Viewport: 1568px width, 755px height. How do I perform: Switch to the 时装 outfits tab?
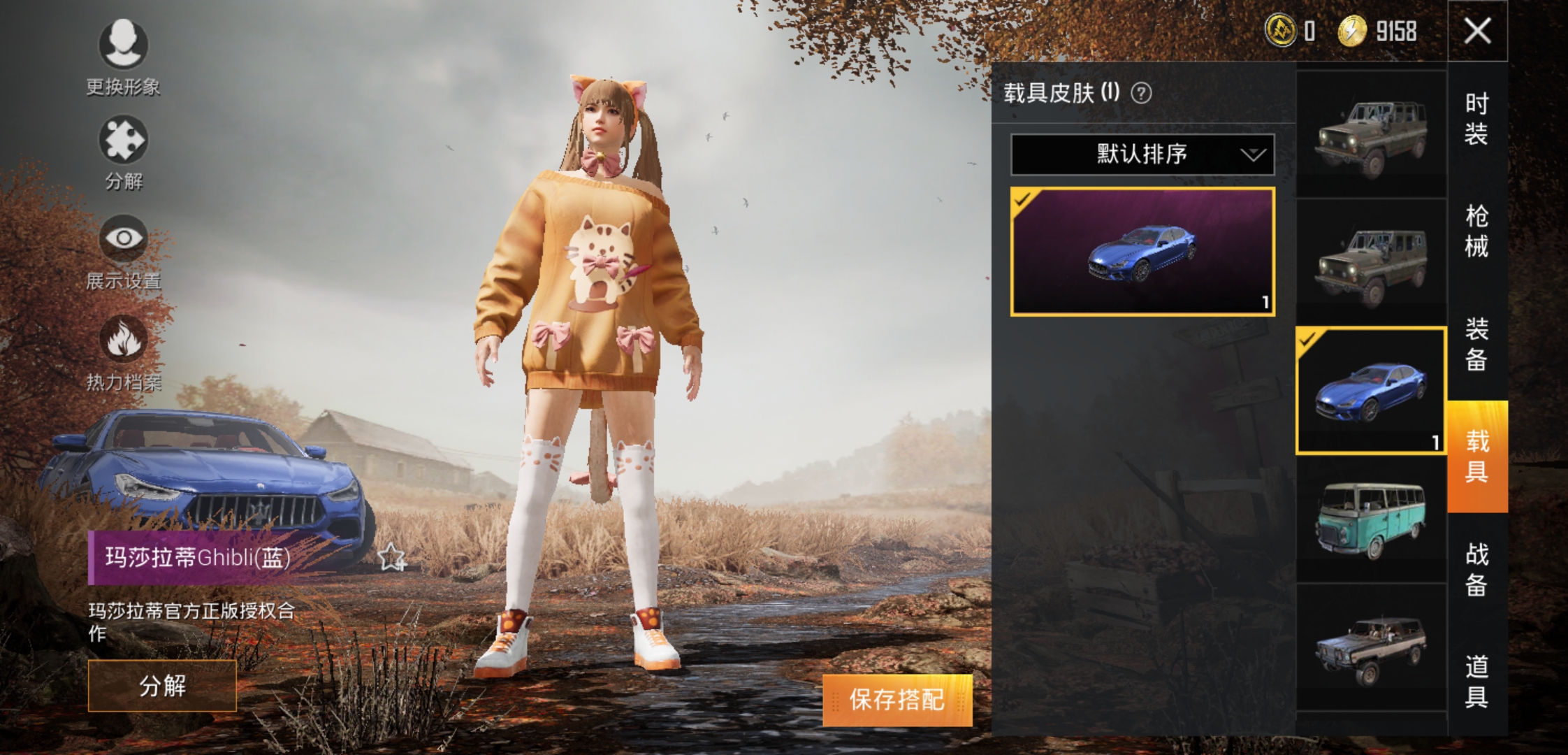pos(1476,119)
